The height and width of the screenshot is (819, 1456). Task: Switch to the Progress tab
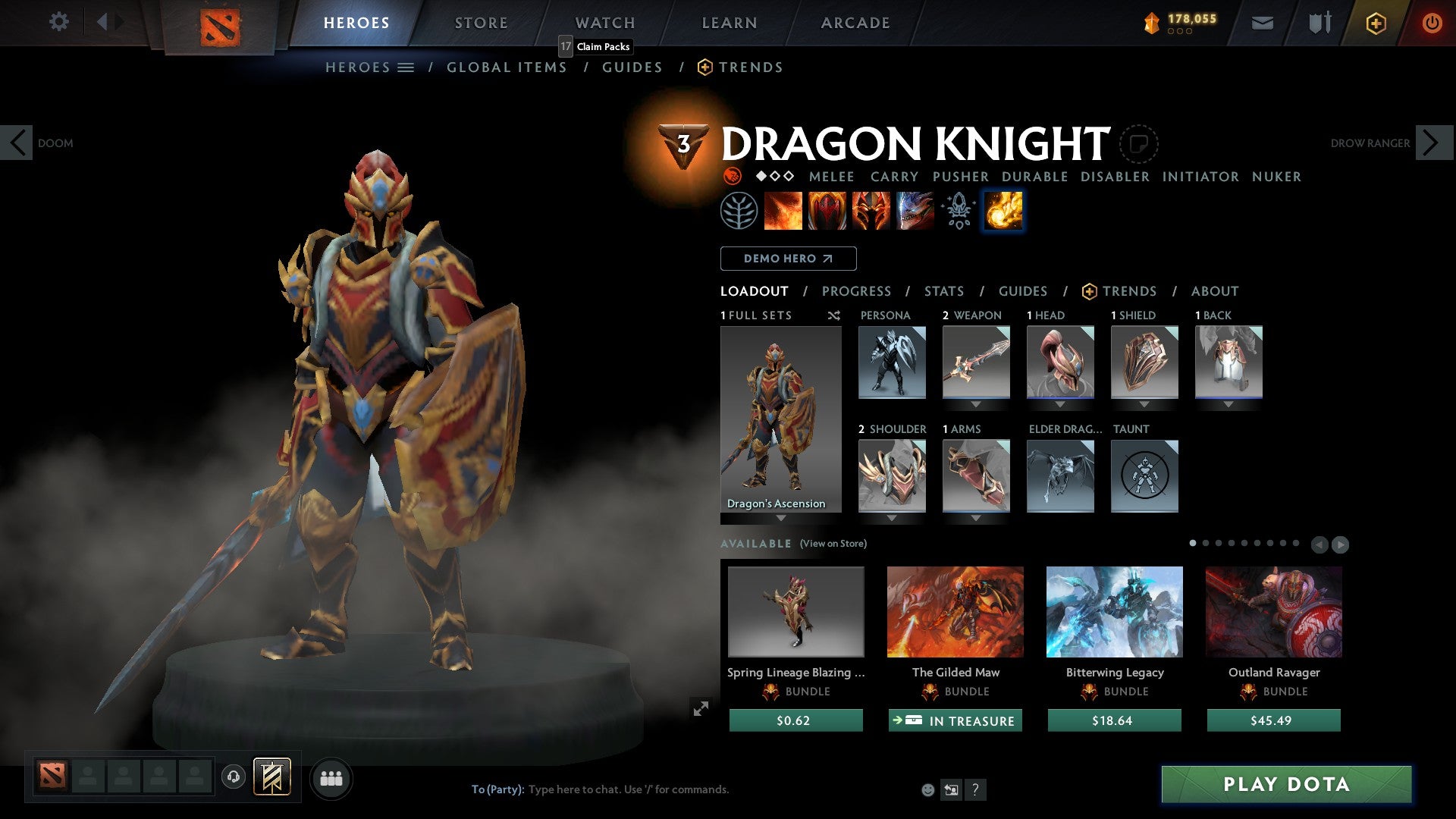click(857, 291)
